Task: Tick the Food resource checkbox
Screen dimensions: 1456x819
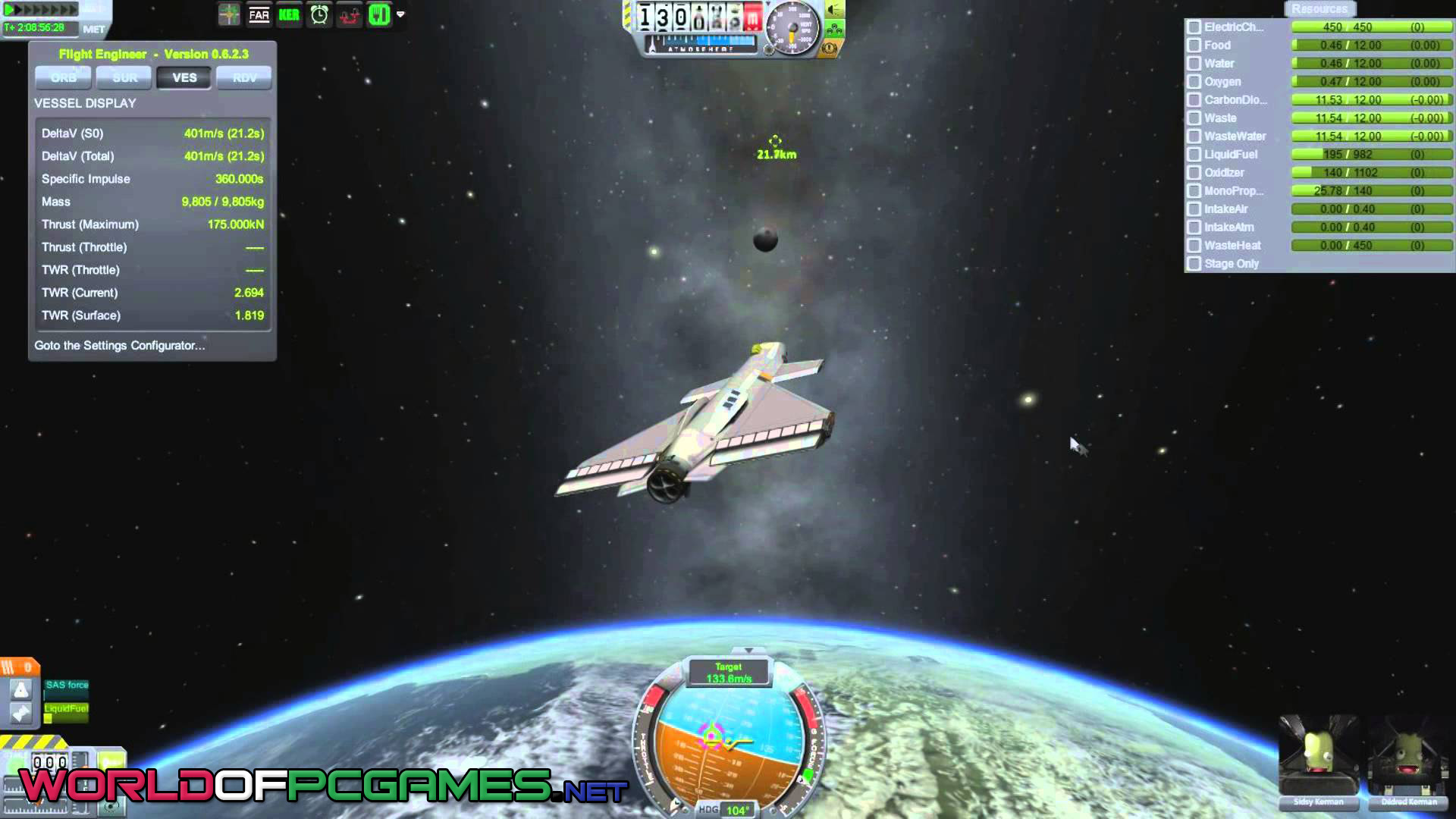Action: coord(1194,45)
